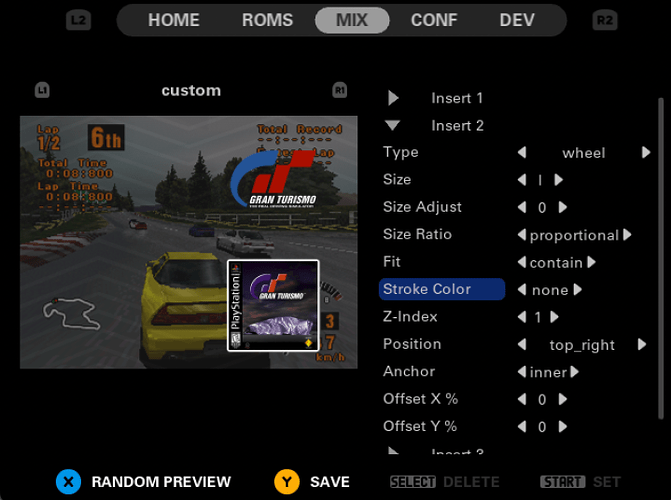This screenshot has width=671, height=500.
Task: Cycle Fit forward from contain
Action: click(592, 263)
